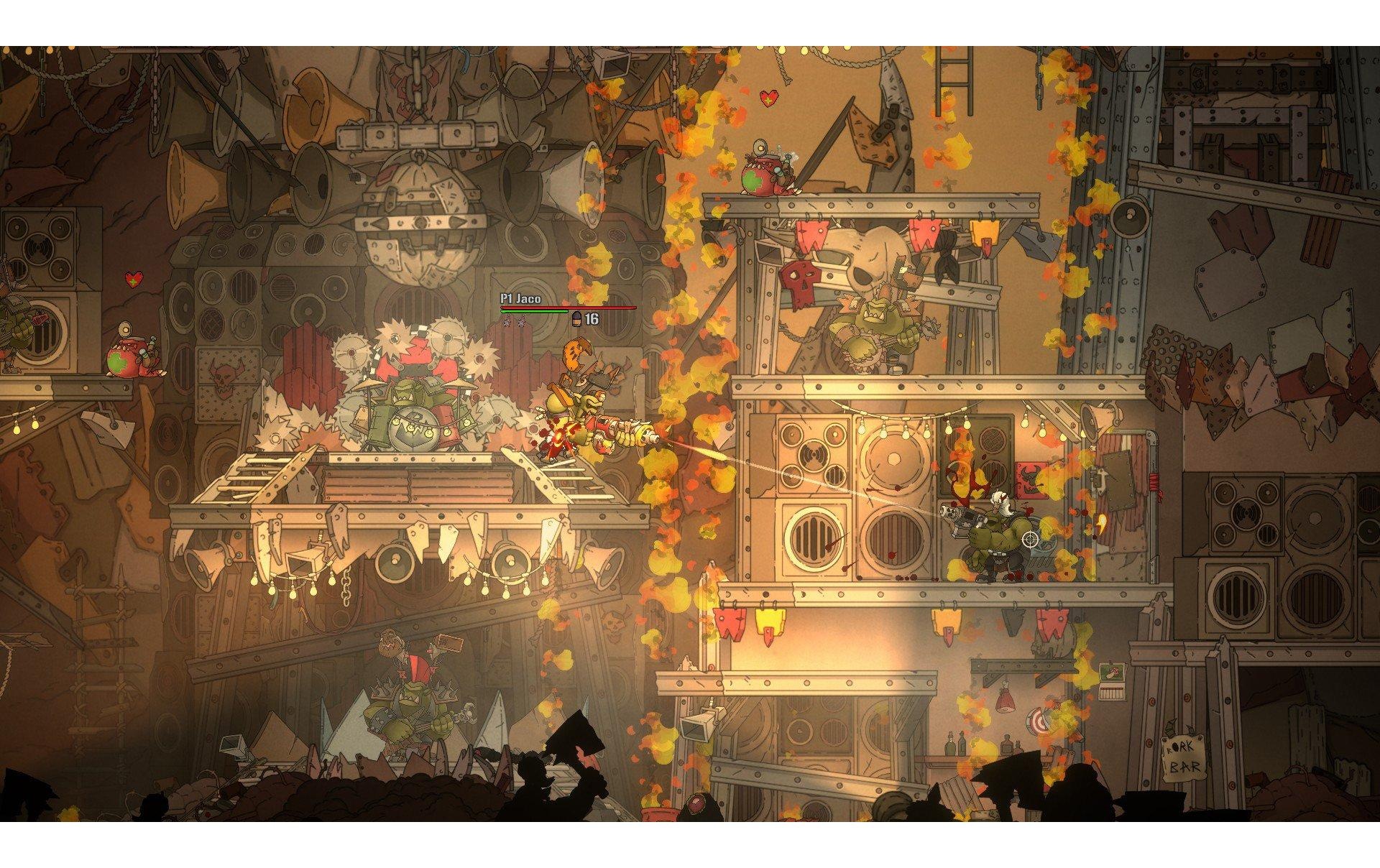Viewport: 1380px width, 868px height.
Task: Click the P1 Jaco name label
Action: tap(521, 298)
